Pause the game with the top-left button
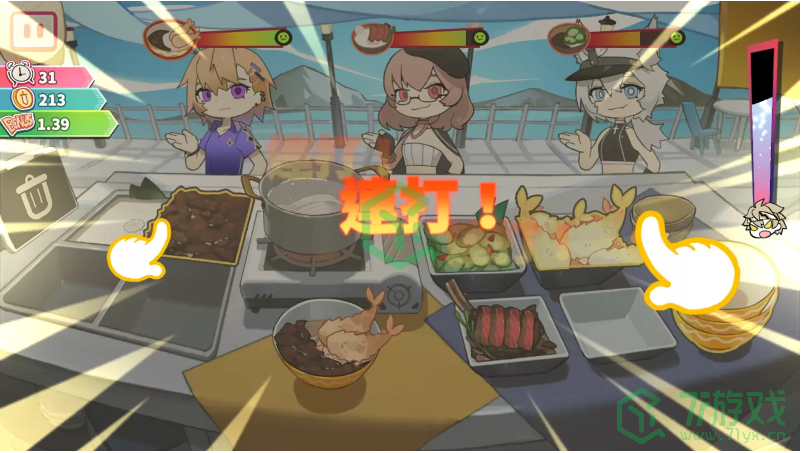 pos(33,30)
